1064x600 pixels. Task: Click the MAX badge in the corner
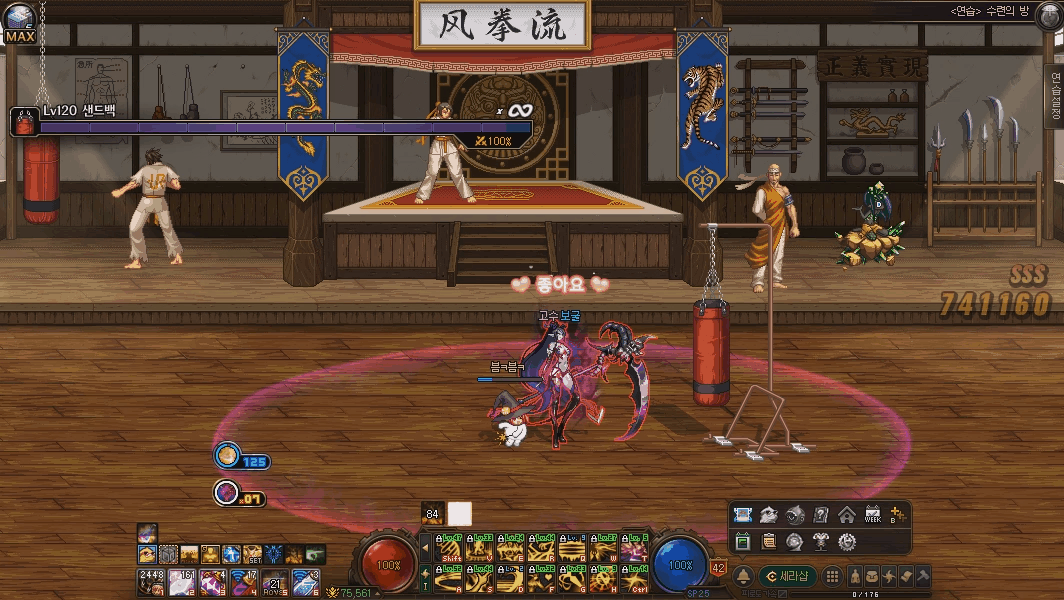pyautogui.click(x=19, y=37)
